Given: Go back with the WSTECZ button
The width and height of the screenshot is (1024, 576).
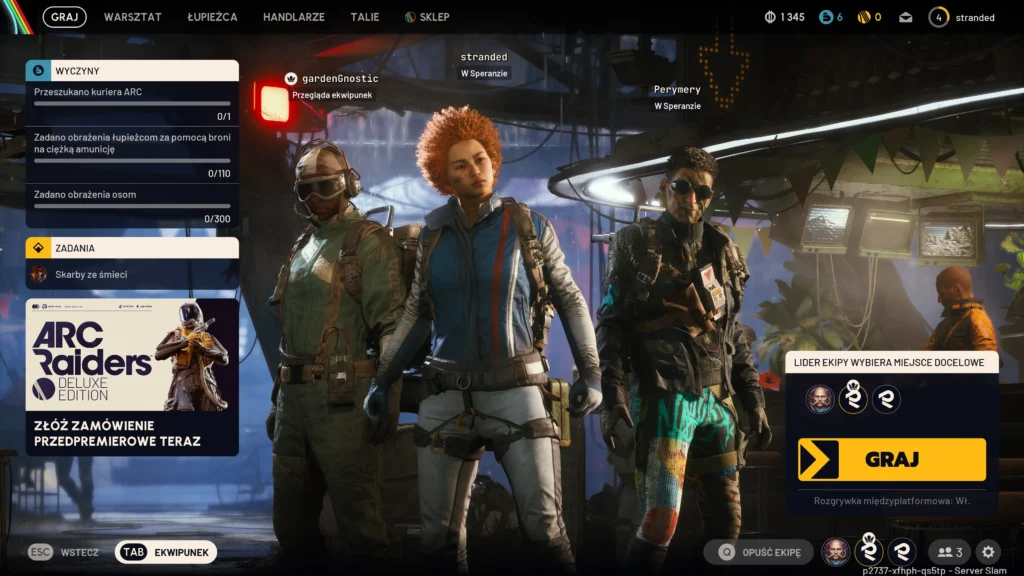Looking at the screenshot, I should coord(64,552).
